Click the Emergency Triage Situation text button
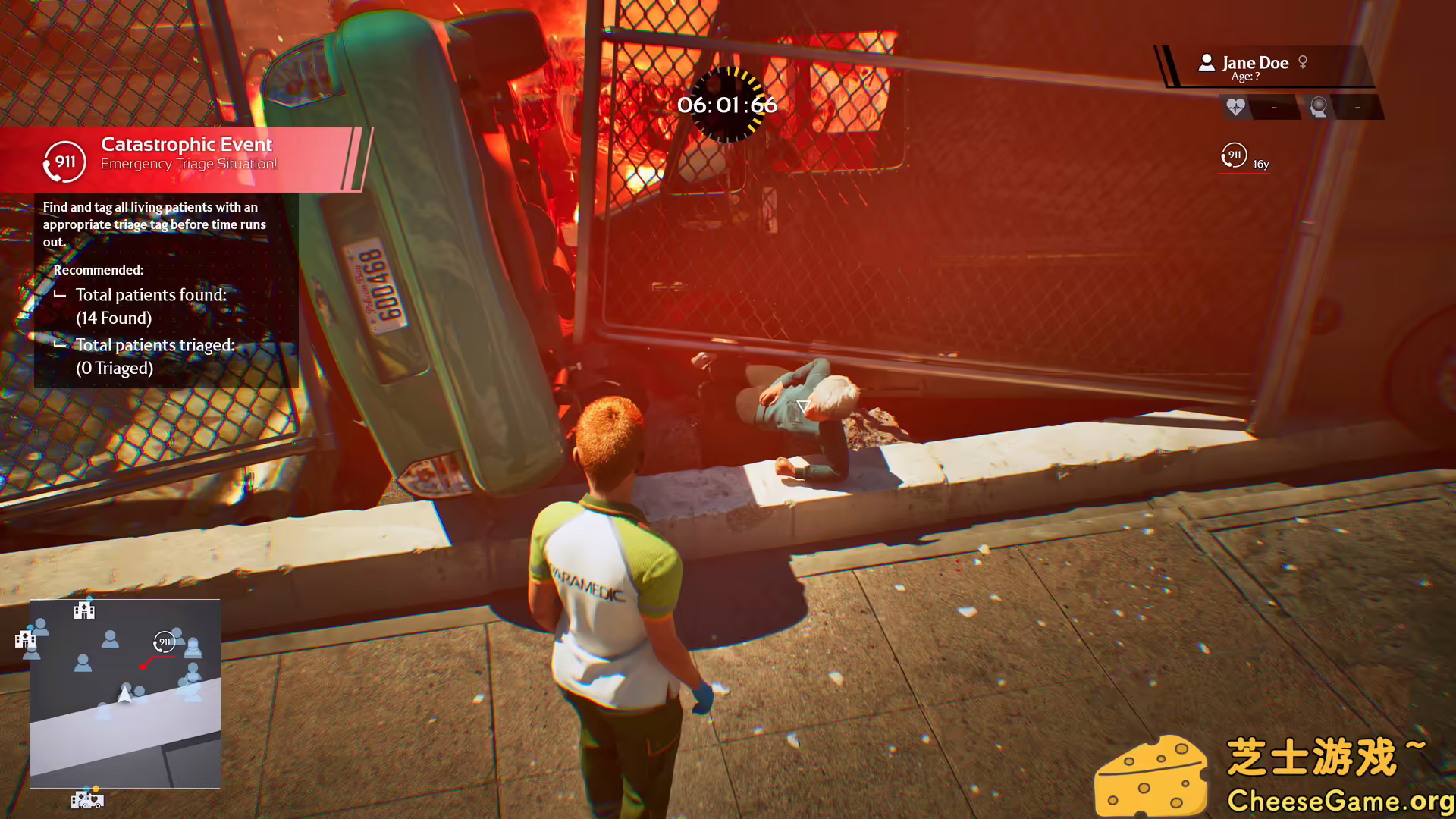The image size is (1456, 819). [x=188, y=163]
